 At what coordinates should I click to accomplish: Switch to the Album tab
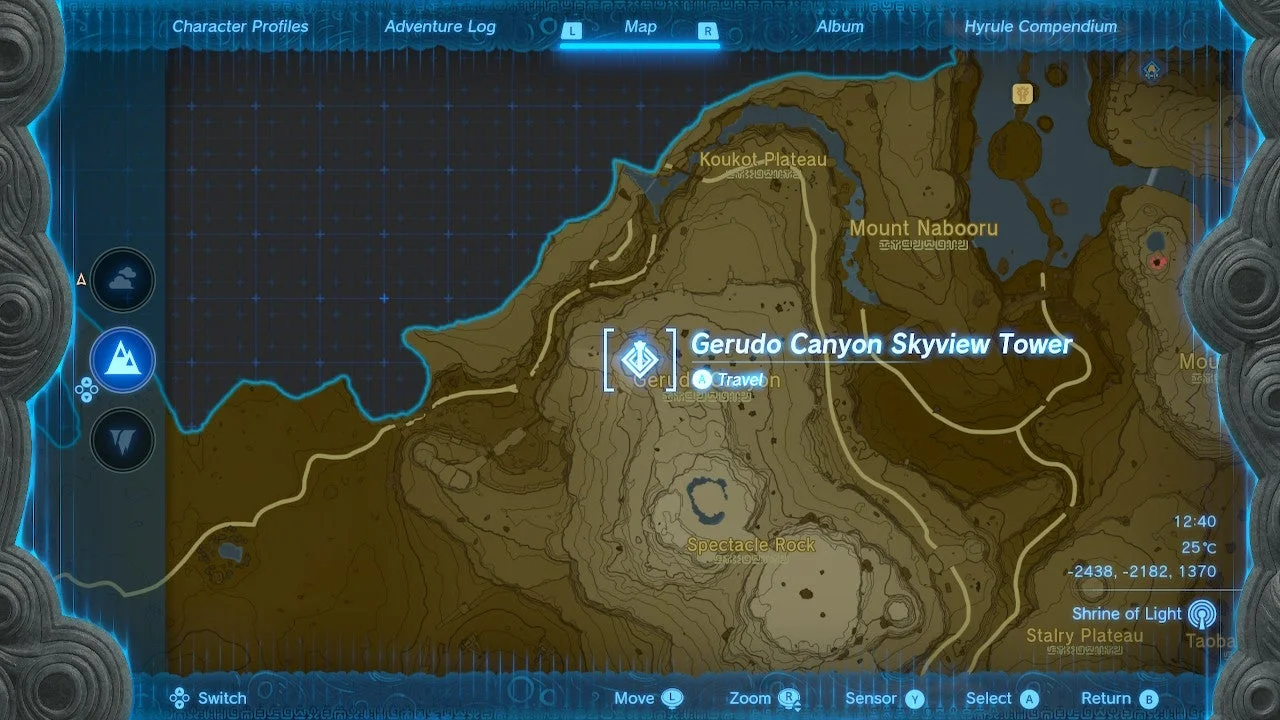(840, 26)
